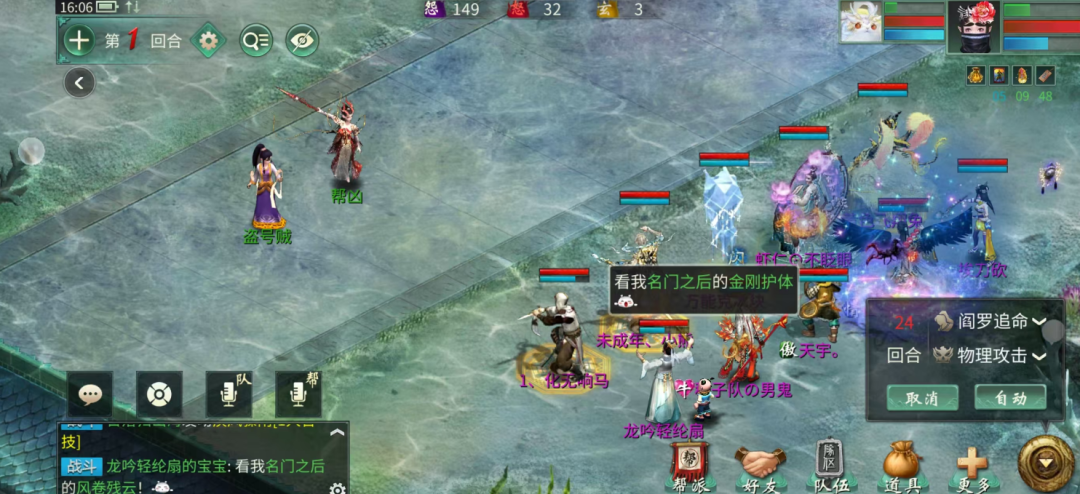Click the circular target icon button
This screenshot has width=1080, height=494.
tap(158, 394)
